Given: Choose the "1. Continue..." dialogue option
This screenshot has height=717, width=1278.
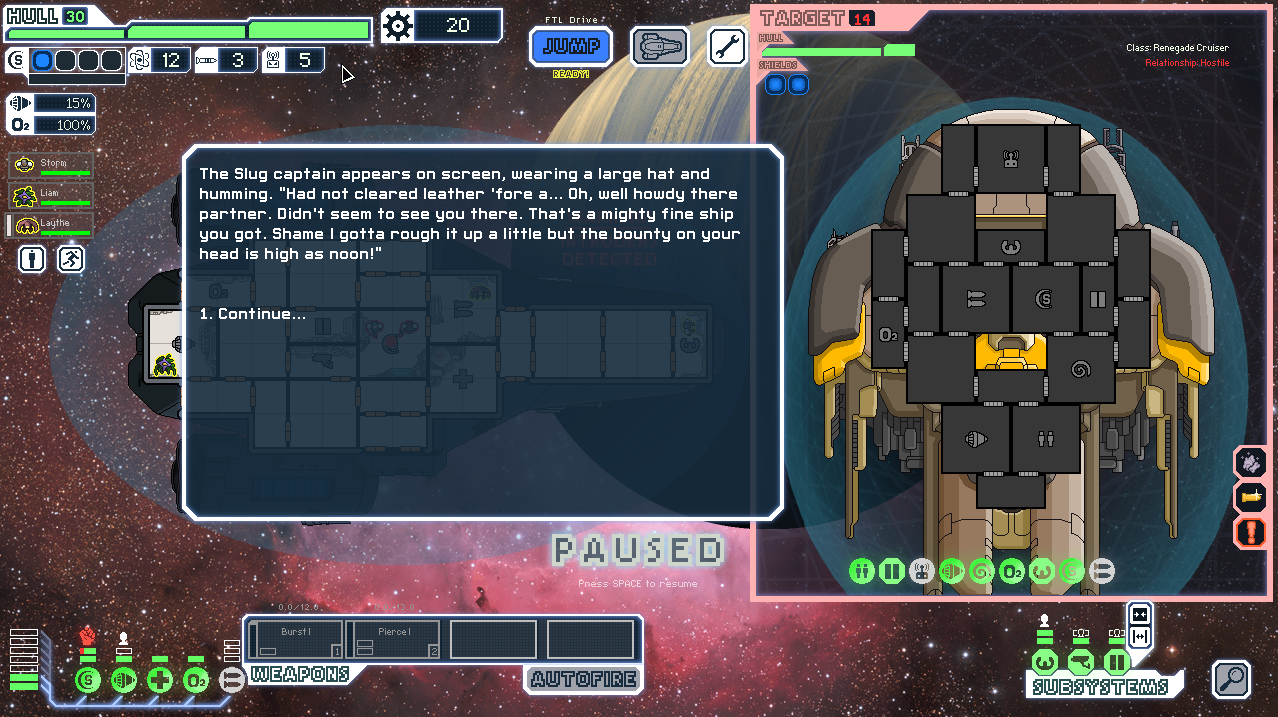Looking at the screenshot, I should pos(253,314).
